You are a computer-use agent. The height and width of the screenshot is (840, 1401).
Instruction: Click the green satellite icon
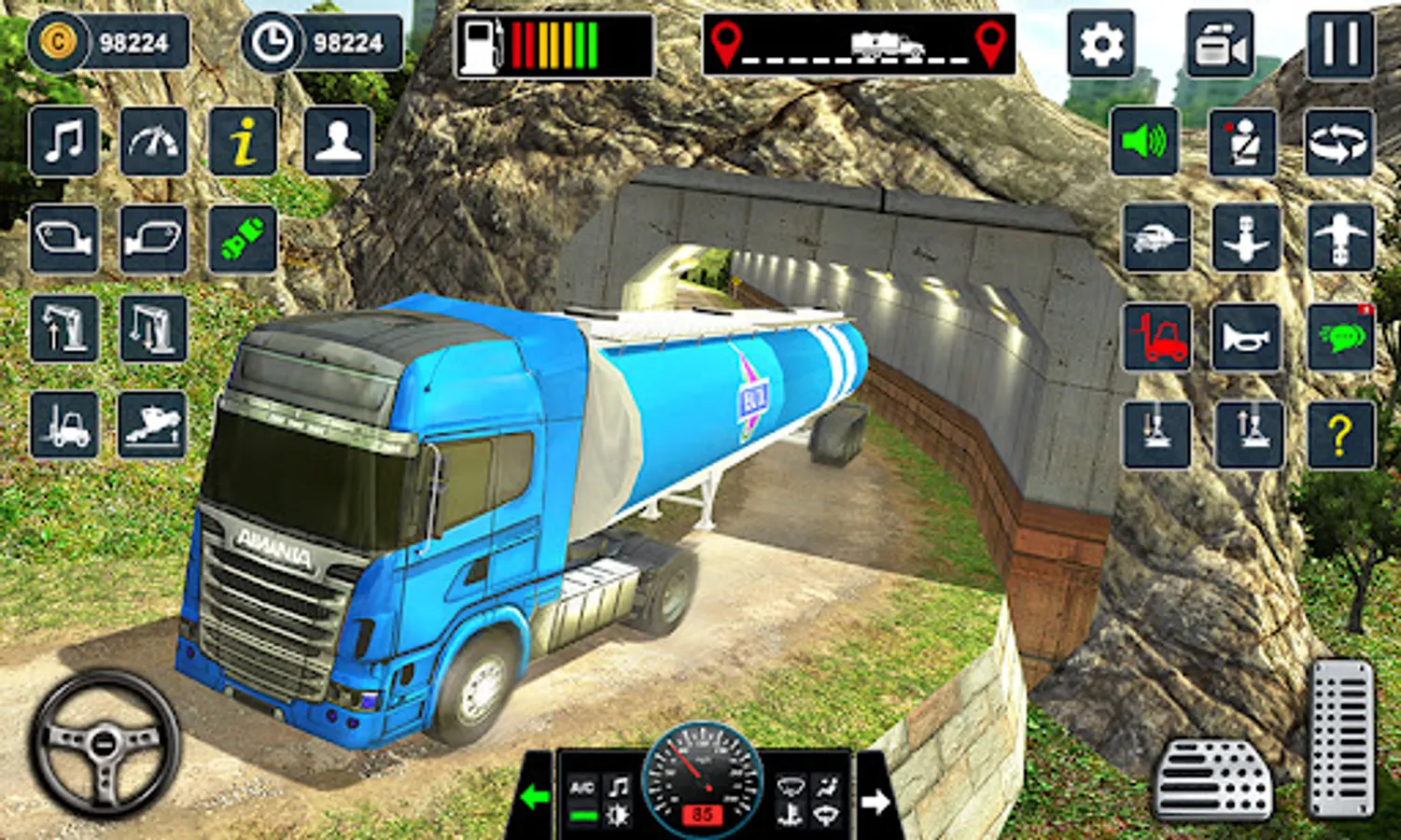243,239
